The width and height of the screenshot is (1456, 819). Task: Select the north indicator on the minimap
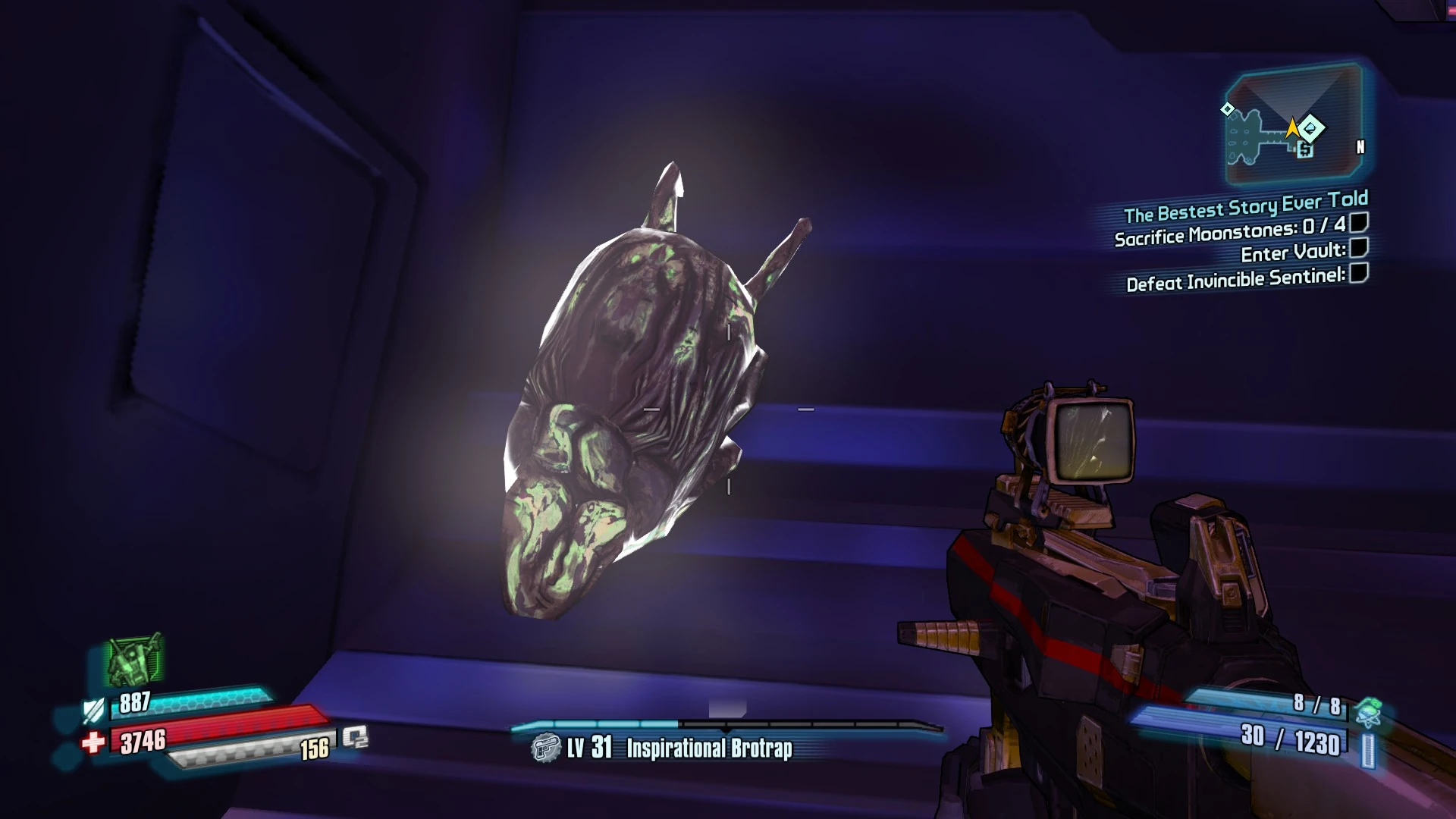[1360, 147]
